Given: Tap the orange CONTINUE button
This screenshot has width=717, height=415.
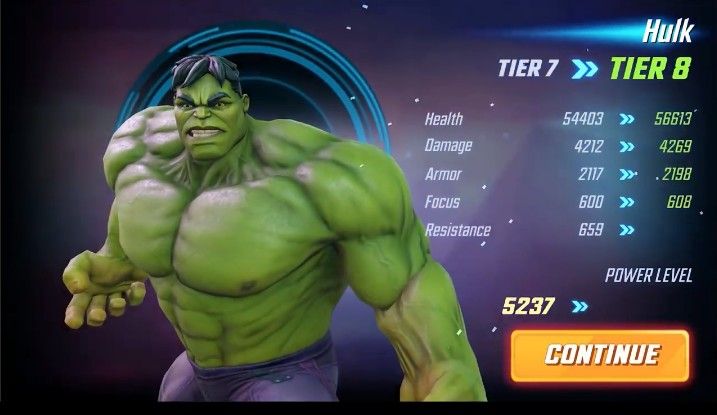Looking at the screenshot, I should coord(601,354).
